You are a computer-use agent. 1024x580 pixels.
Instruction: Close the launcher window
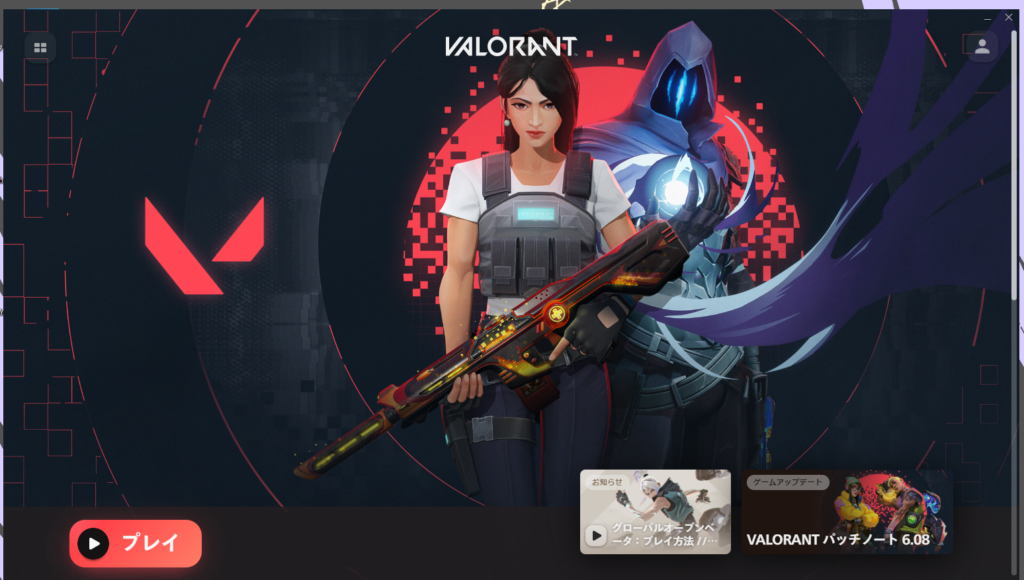point(1008,18)
